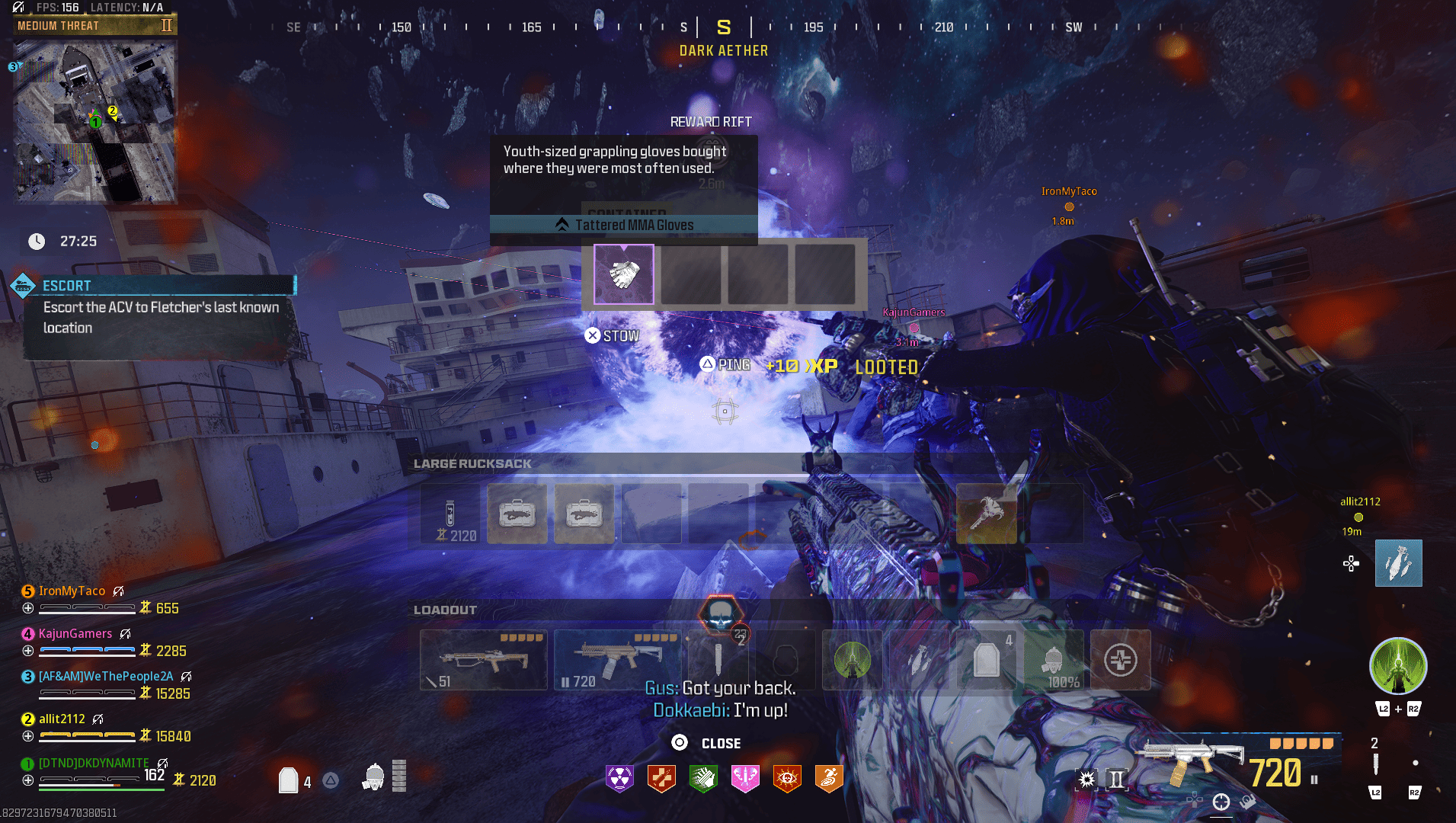Select the second weapon case in rucksack
This screenshot has width=1456, height=823.
click(584, 514)
